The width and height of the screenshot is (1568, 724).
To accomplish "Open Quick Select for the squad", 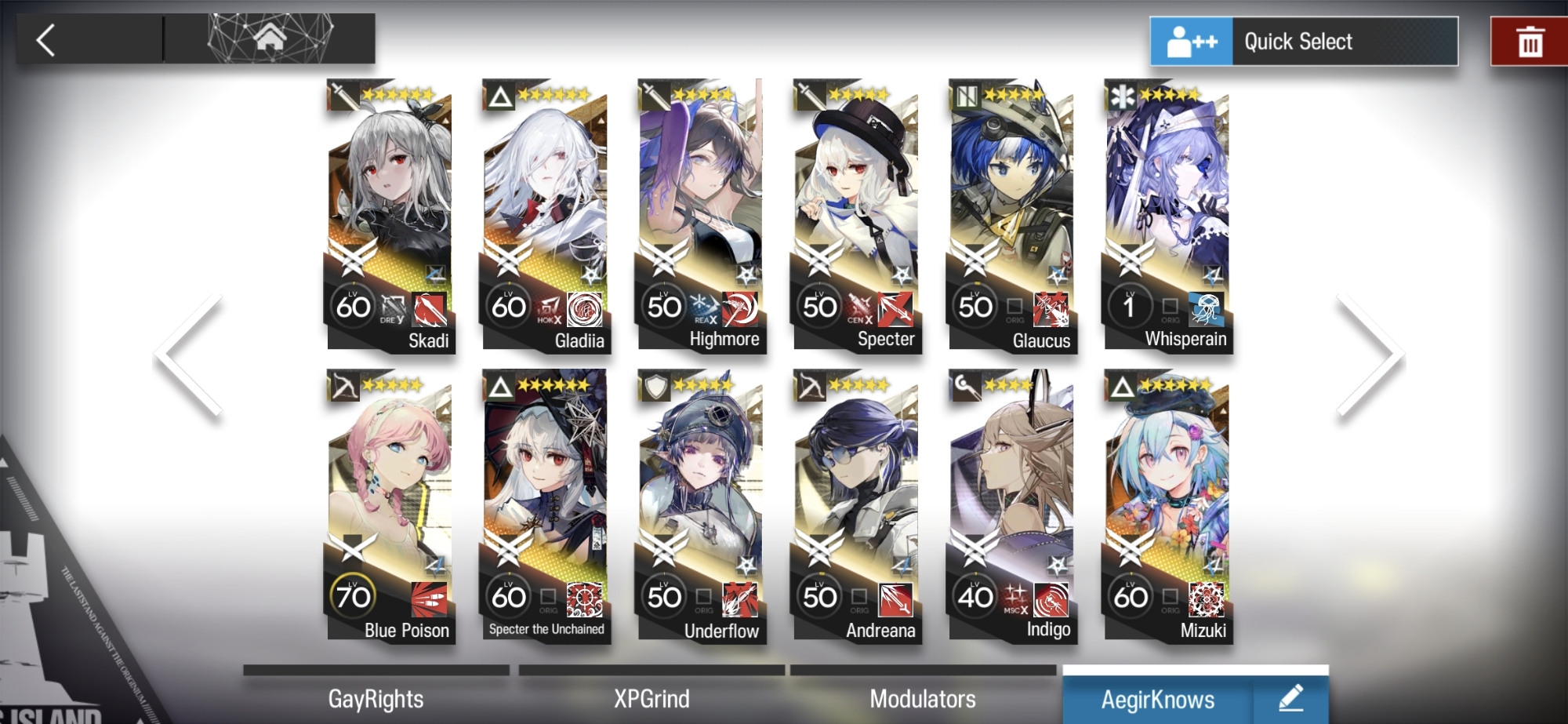I will coord(1304,41).
